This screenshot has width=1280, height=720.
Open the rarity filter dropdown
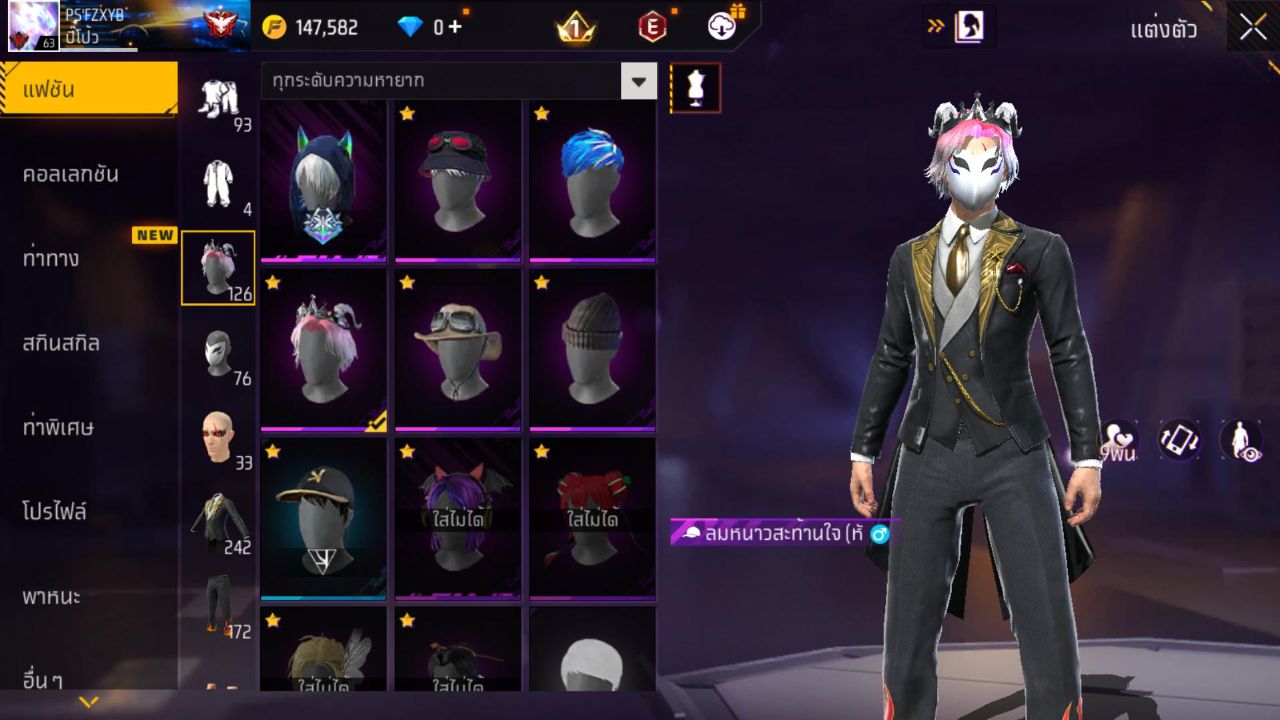pyautogui.click(x=638, y=80)
